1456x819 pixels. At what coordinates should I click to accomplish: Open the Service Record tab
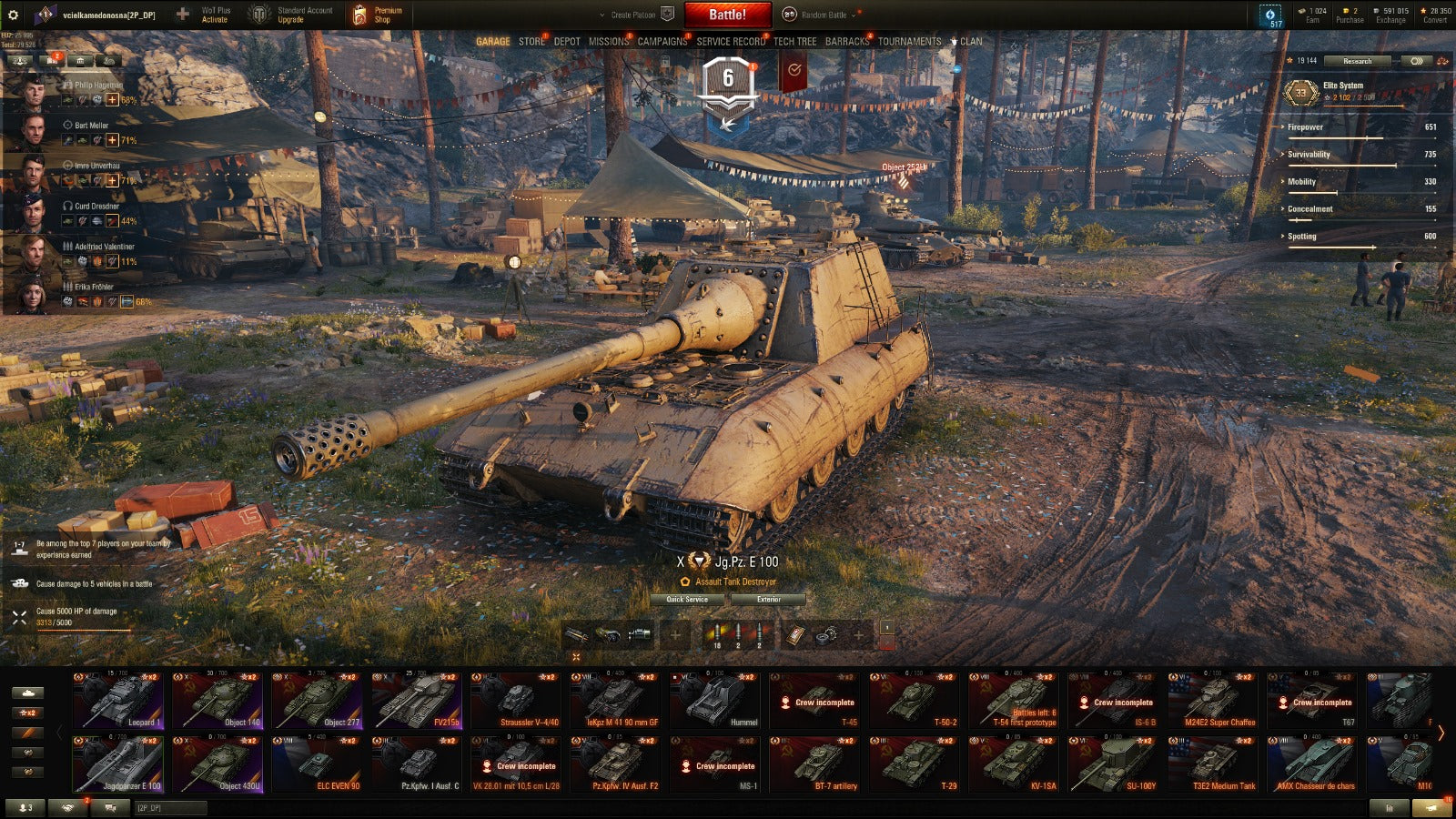pyautogui.click(x=731, y=42)
